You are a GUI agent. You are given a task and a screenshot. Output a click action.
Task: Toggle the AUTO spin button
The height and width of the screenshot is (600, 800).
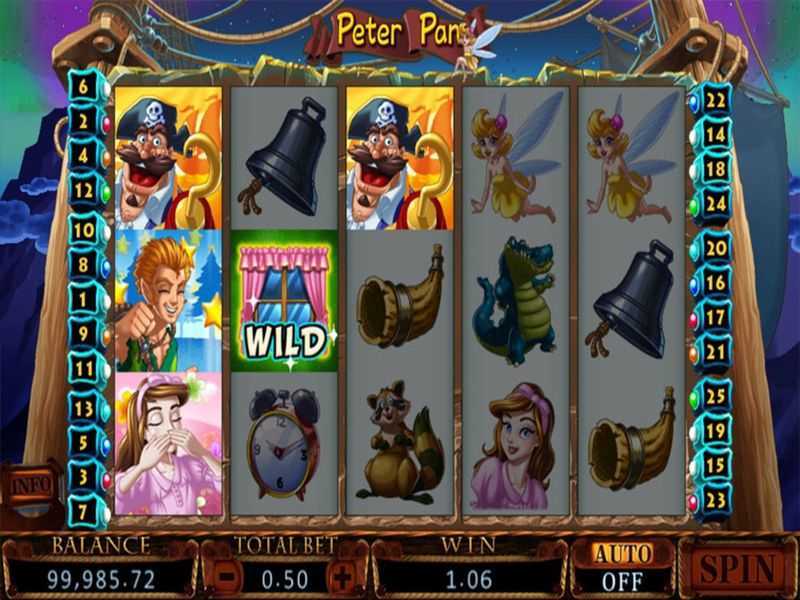(x=622, y=567)
